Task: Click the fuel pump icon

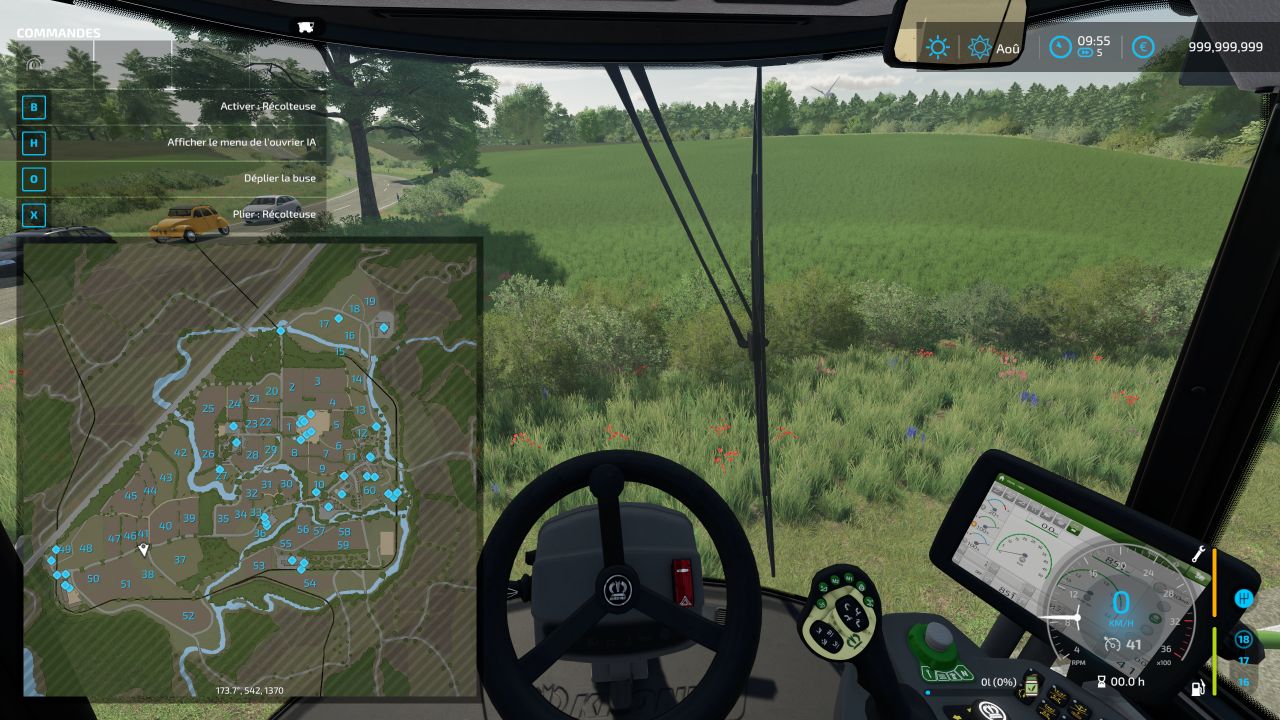Action: (1197, 688)
